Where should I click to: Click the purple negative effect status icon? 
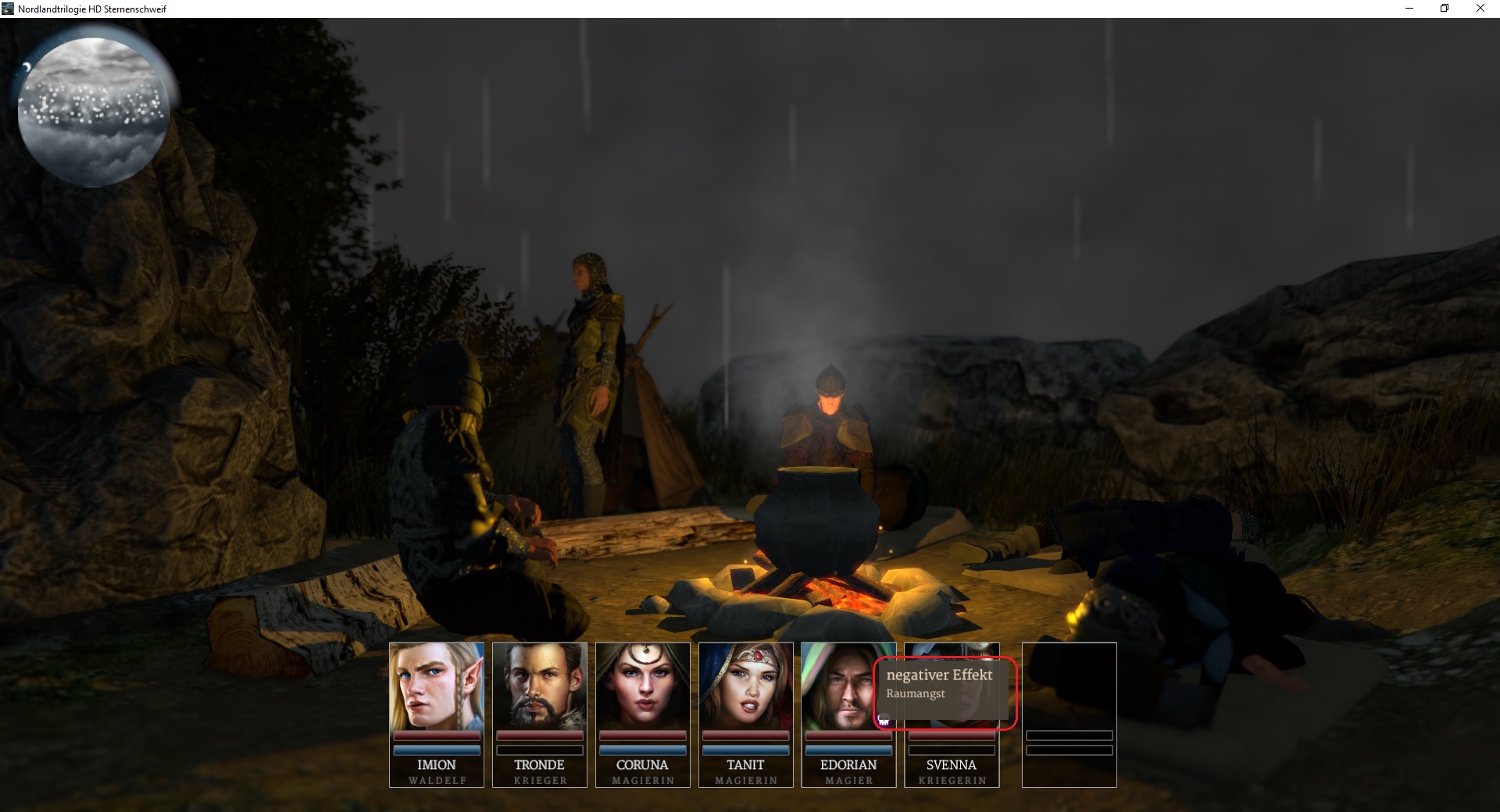pos(884,721)
